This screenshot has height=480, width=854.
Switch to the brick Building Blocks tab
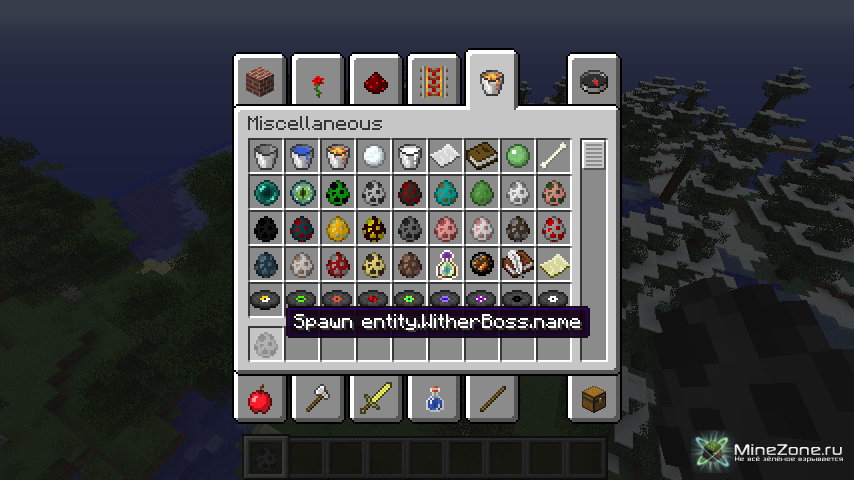coord(260,82)
